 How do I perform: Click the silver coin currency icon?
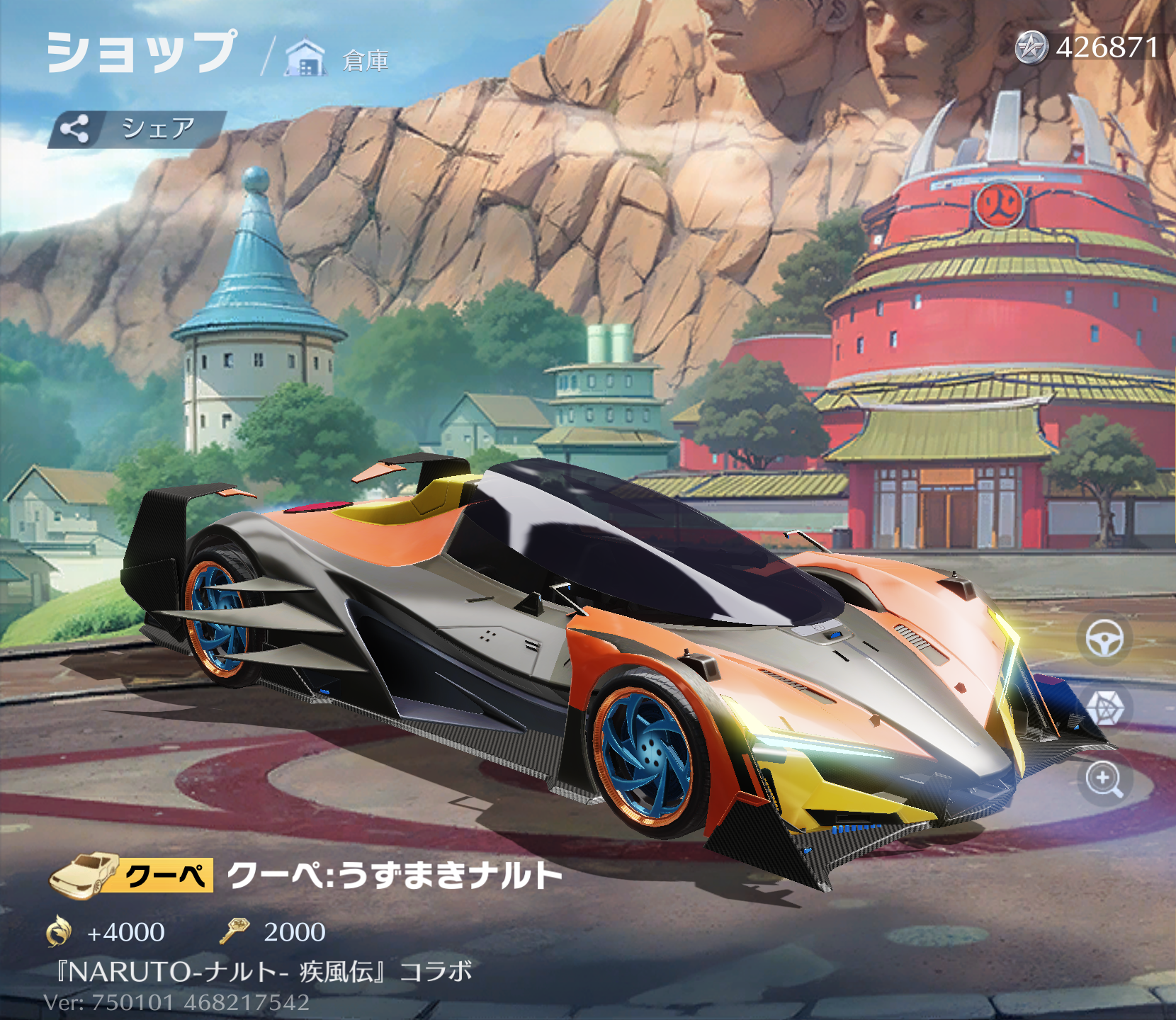pyautogui.click(x=1031, y=48)
